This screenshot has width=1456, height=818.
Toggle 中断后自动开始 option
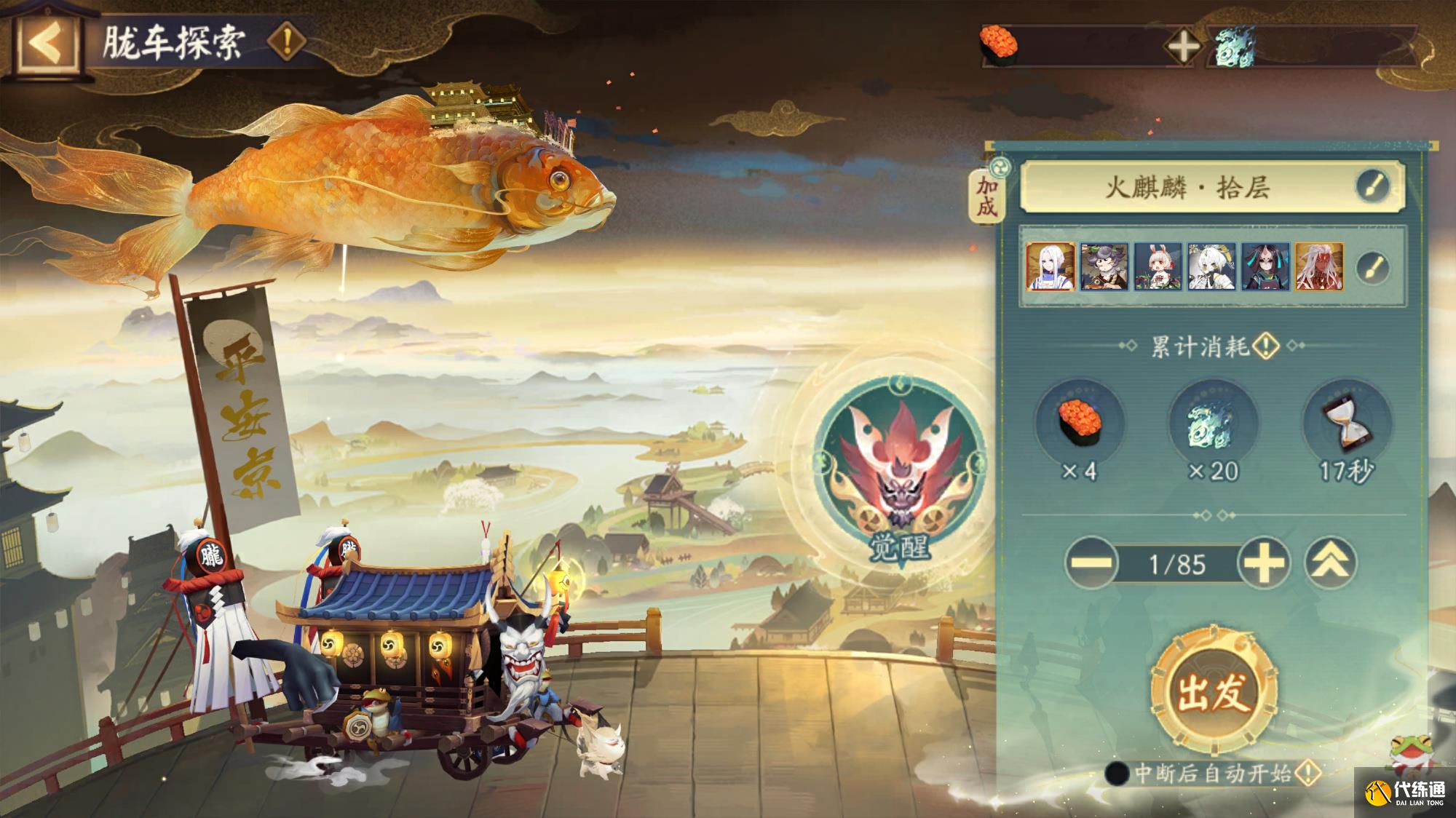pos(1117,773)
